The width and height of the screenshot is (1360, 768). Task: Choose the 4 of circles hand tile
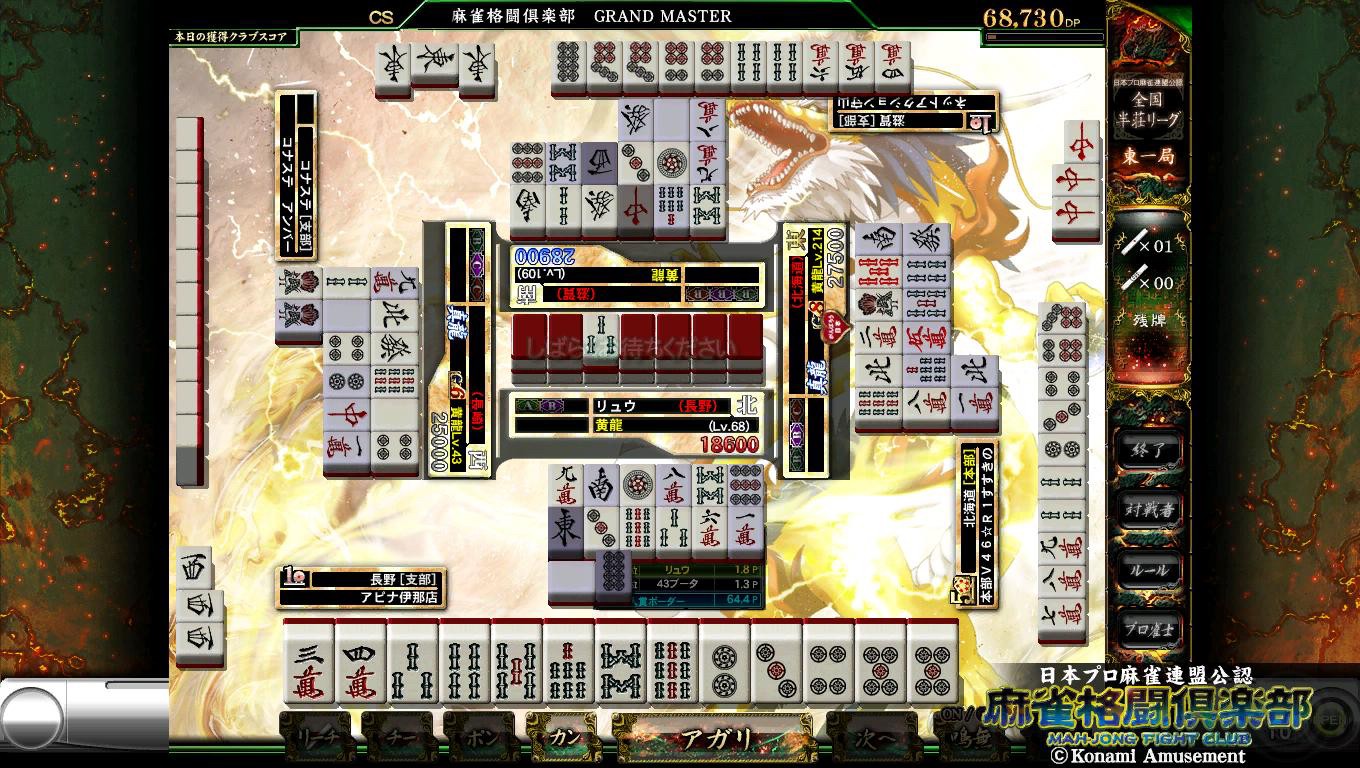tap(829, 663)
